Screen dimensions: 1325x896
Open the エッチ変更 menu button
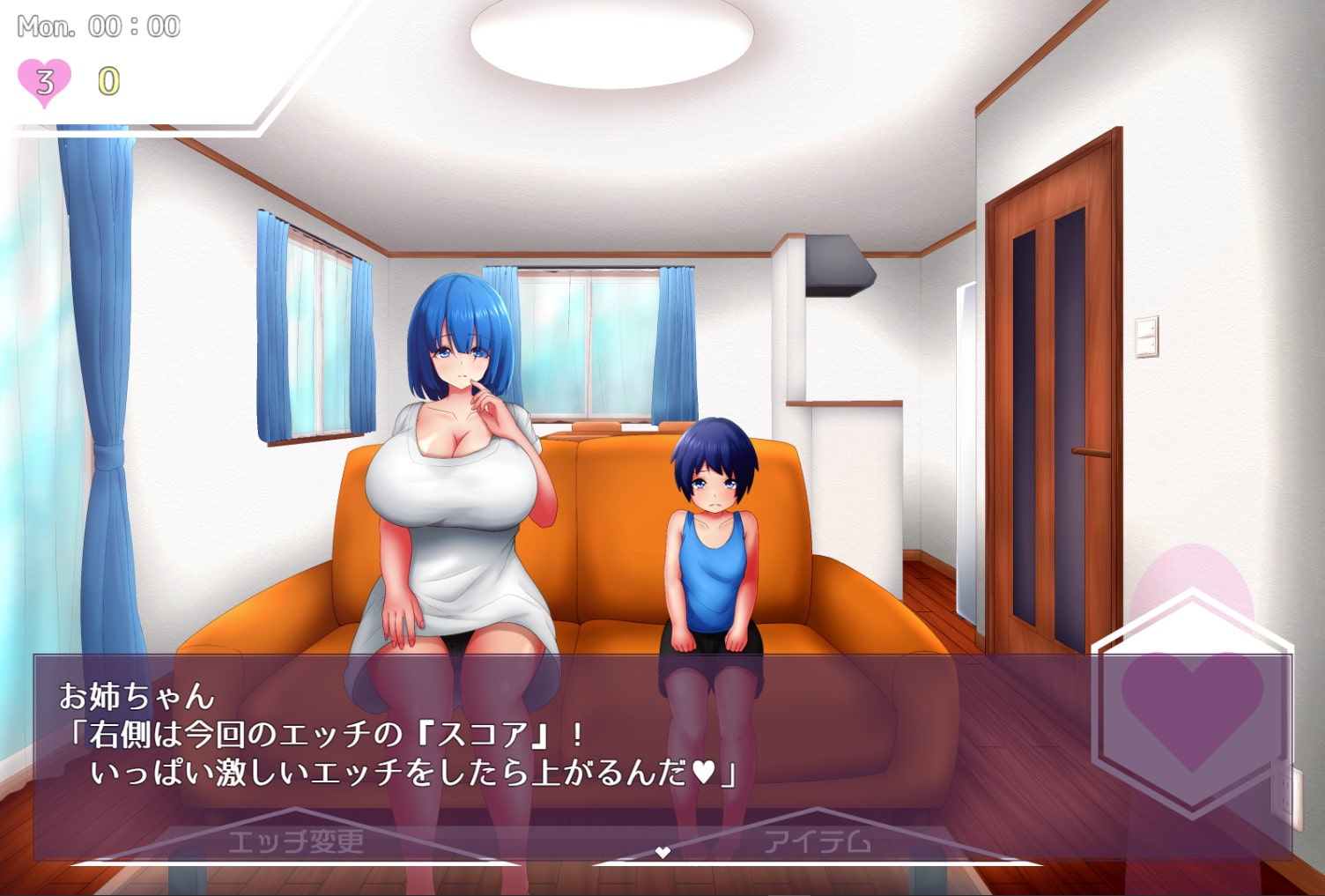tap(296, 841)
